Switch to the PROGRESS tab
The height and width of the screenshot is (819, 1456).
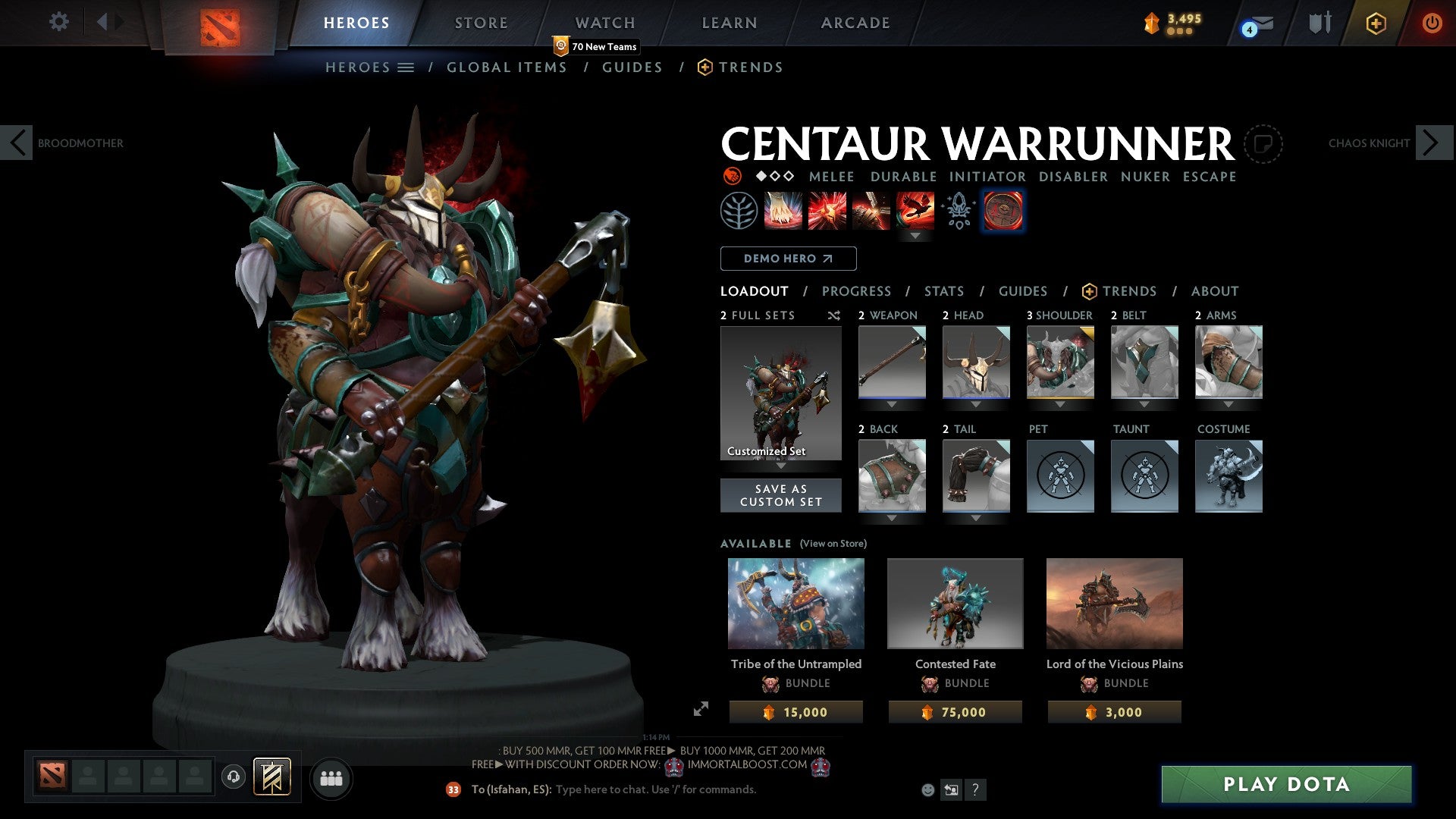pyautogui.click(x=857, y=290)
